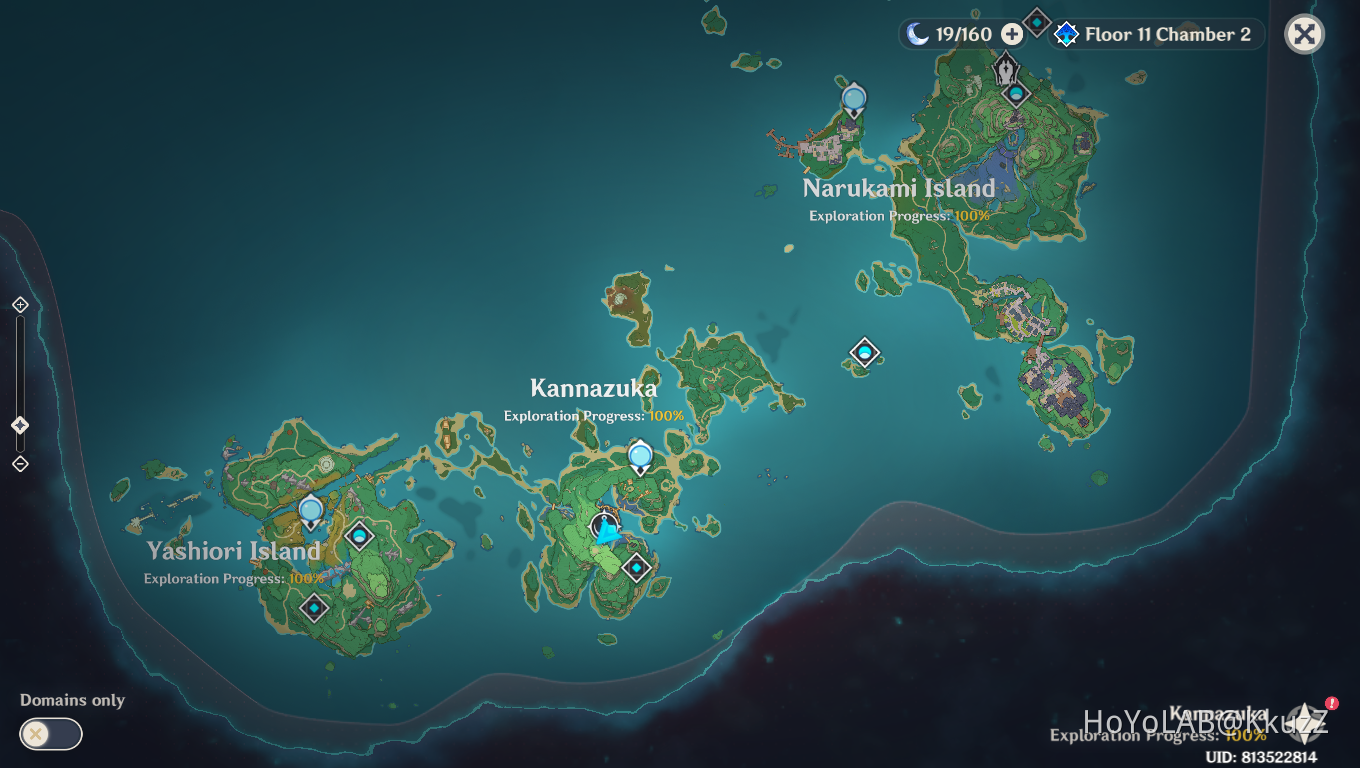The height and width of the screenshot is (768, 1360).
Task: Click the teleport waypoint in the sea east of Kannazuka
Action: click(863, 352)
